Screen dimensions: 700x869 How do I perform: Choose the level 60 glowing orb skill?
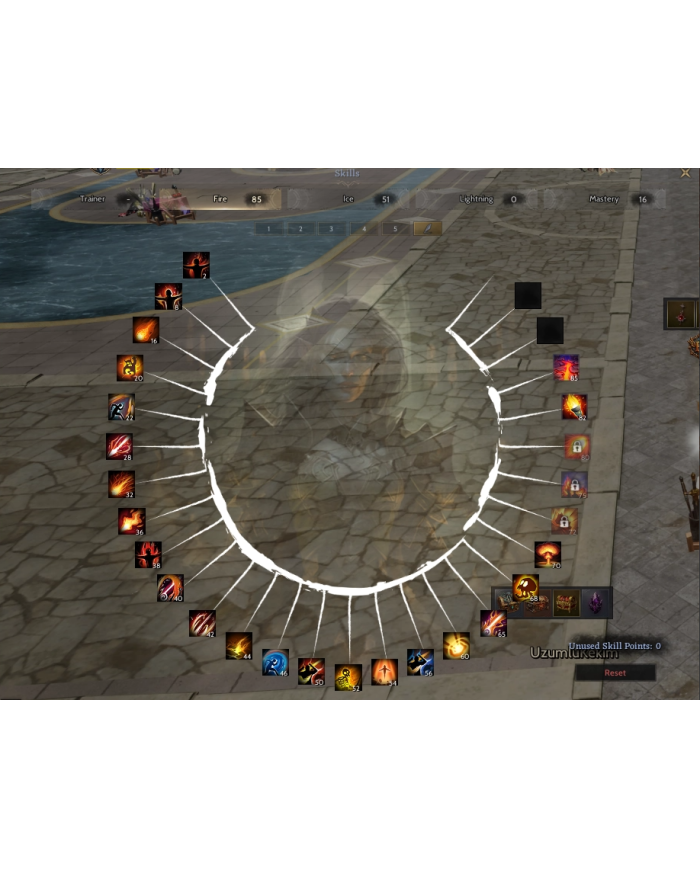456,645
